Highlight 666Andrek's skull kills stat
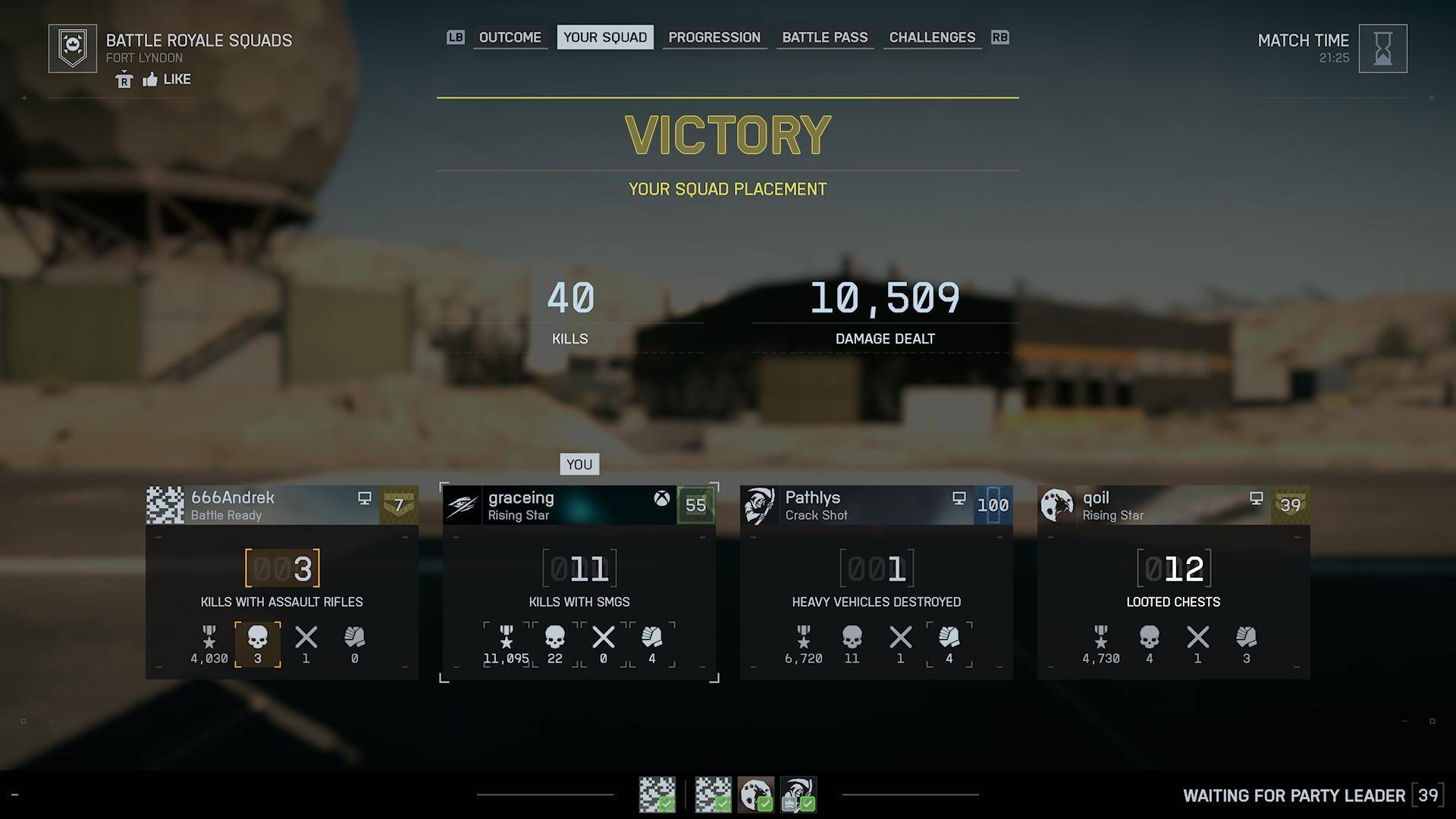The image size is (1456, 819). pyautogui.click(x=258, y=644)
